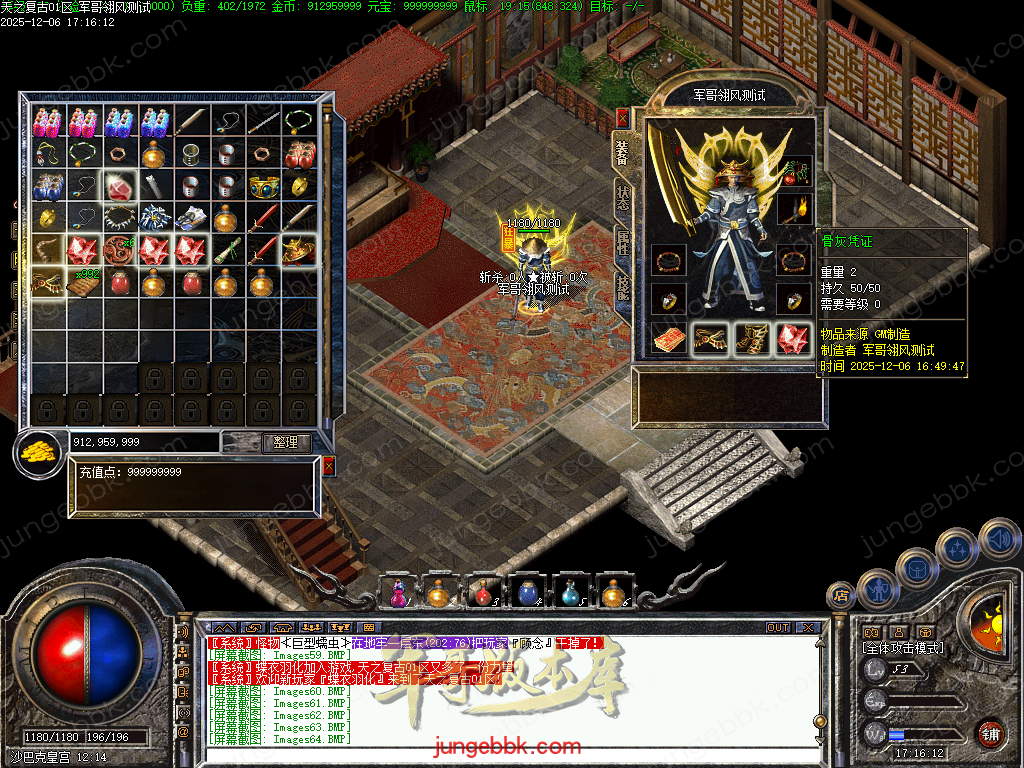
Task: Click the equipped red crystal slot
Action: point(795,339)
